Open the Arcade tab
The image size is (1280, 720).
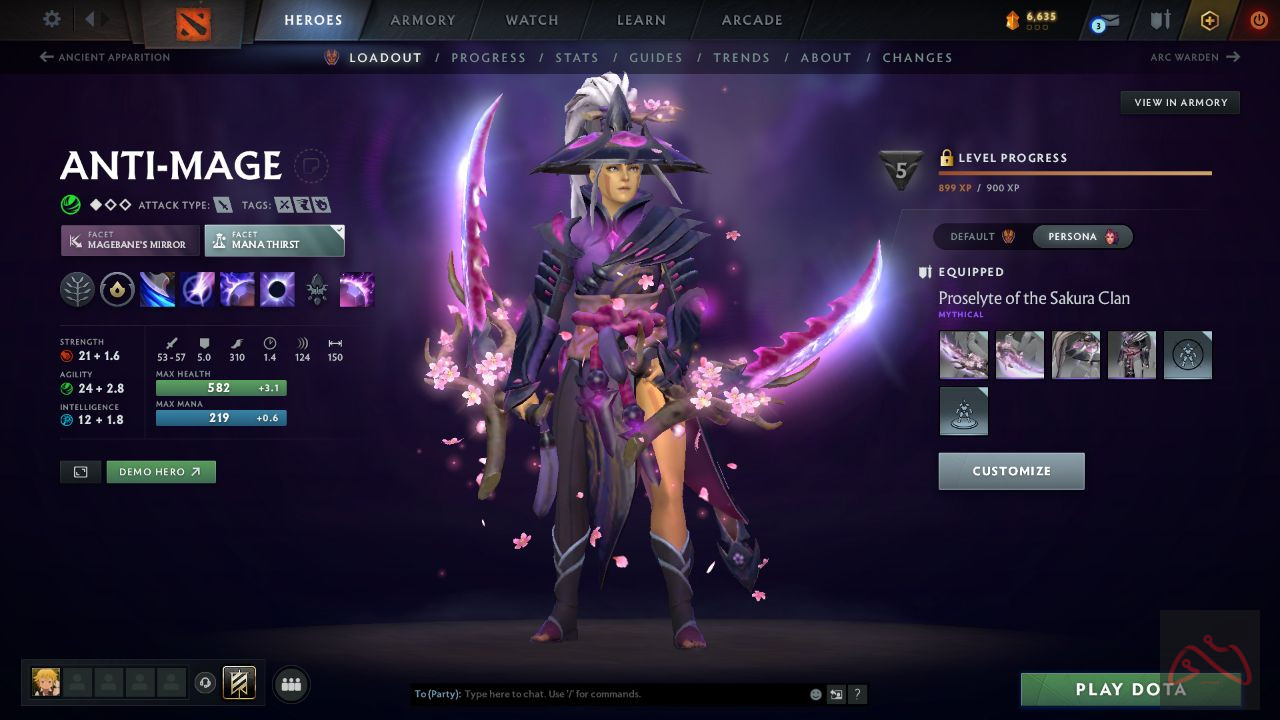tap(752, 20)
